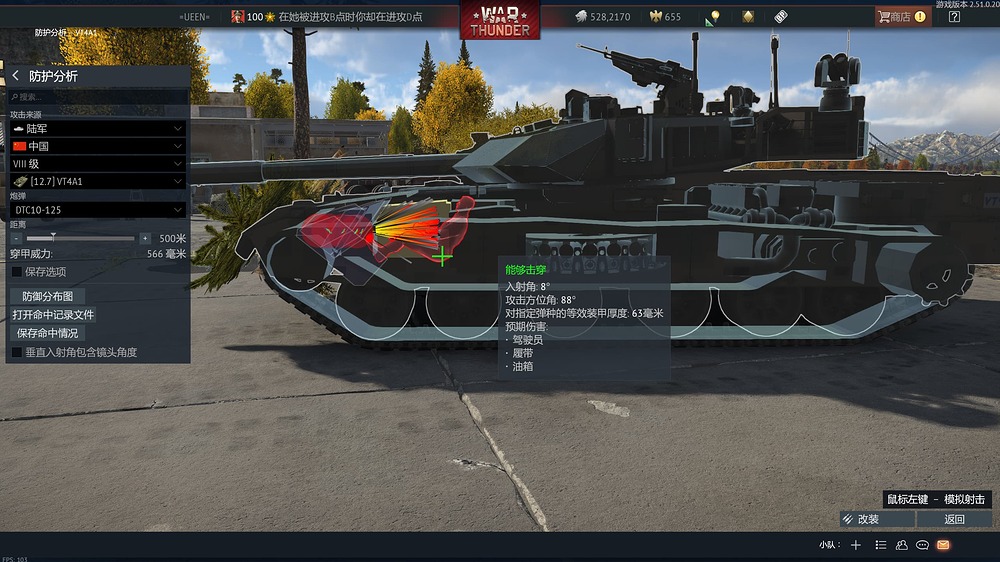Change the DTC10-125 shell dropdown
This screenshot has height=562, width=1000.
point(97,210)
